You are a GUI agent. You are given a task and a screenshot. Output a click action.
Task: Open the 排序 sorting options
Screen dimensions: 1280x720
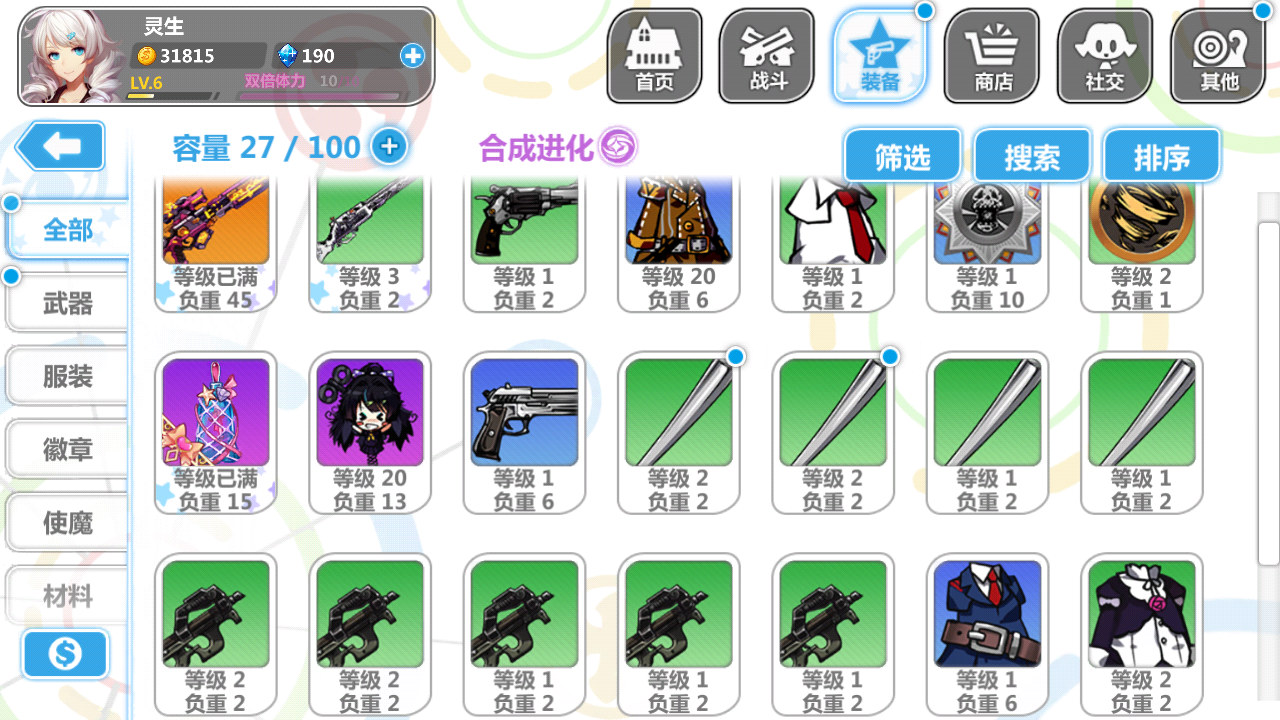pos(1161,154)
